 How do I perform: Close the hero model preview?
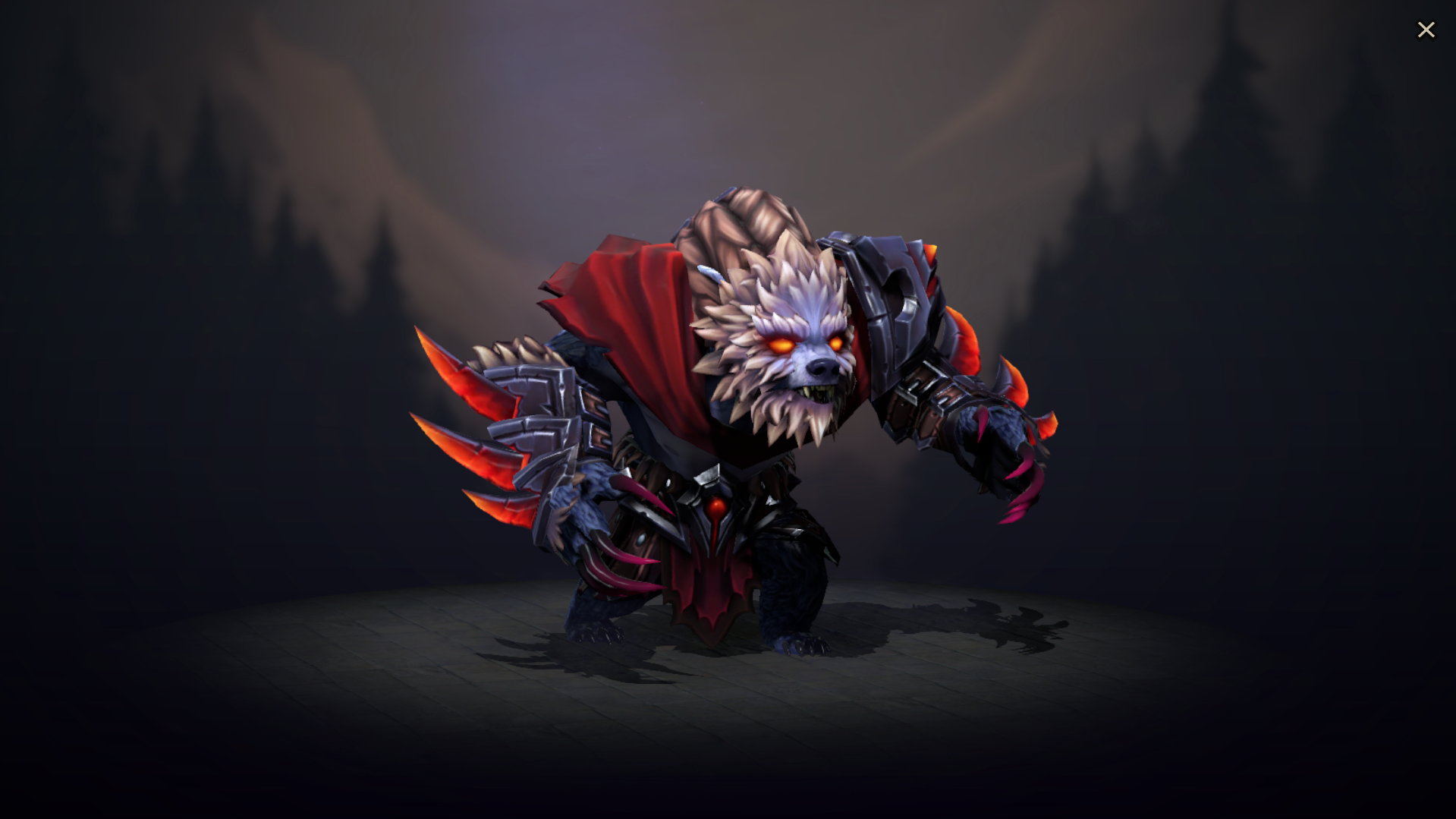click(x=1426, y=29)
